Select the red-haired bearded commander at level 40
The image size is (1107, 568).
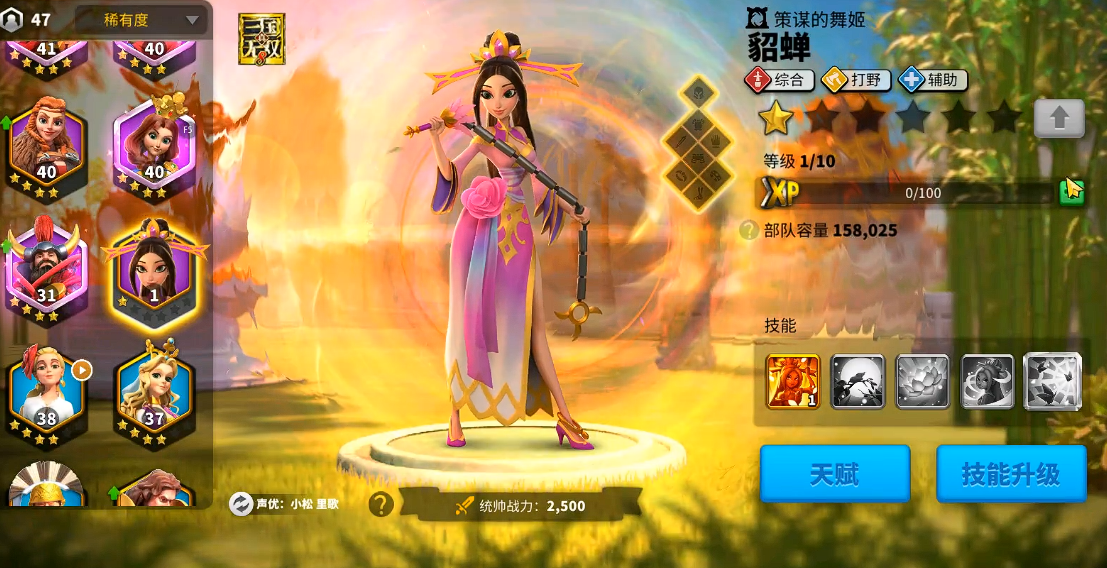(x=46, y=147)
